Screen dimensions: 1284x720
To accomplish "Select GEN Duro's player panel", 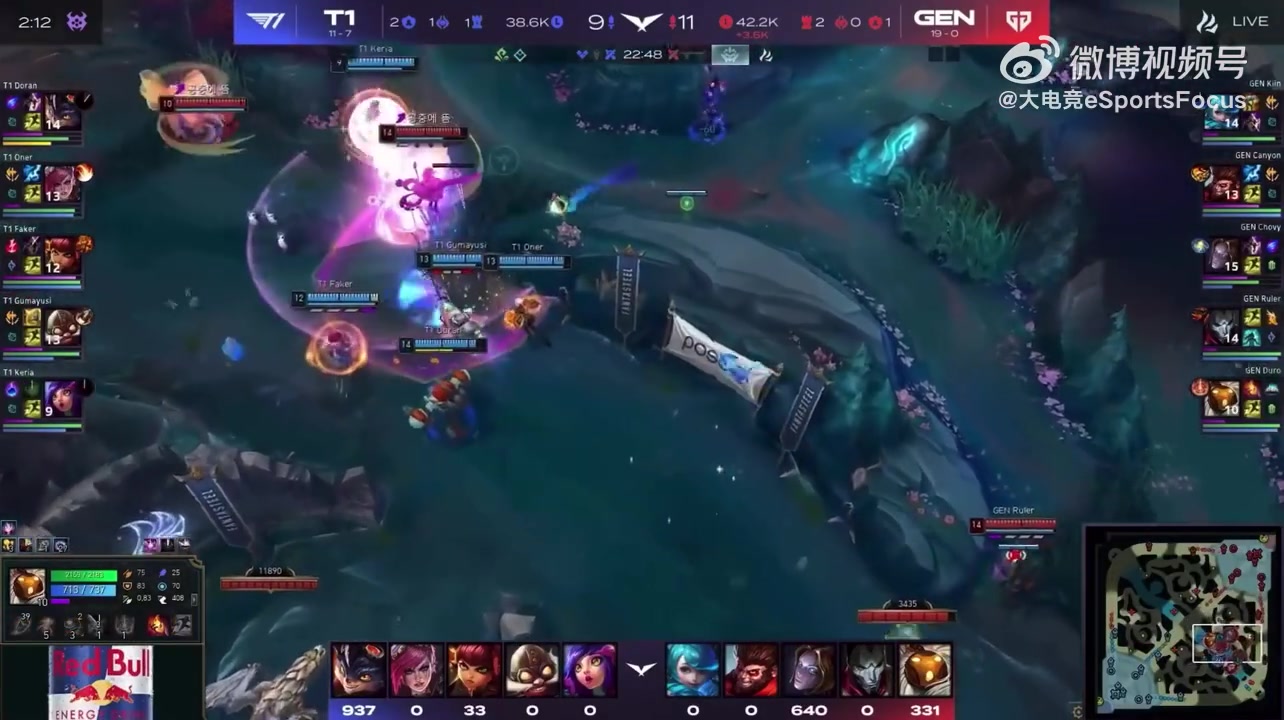I will point(1238,399).
